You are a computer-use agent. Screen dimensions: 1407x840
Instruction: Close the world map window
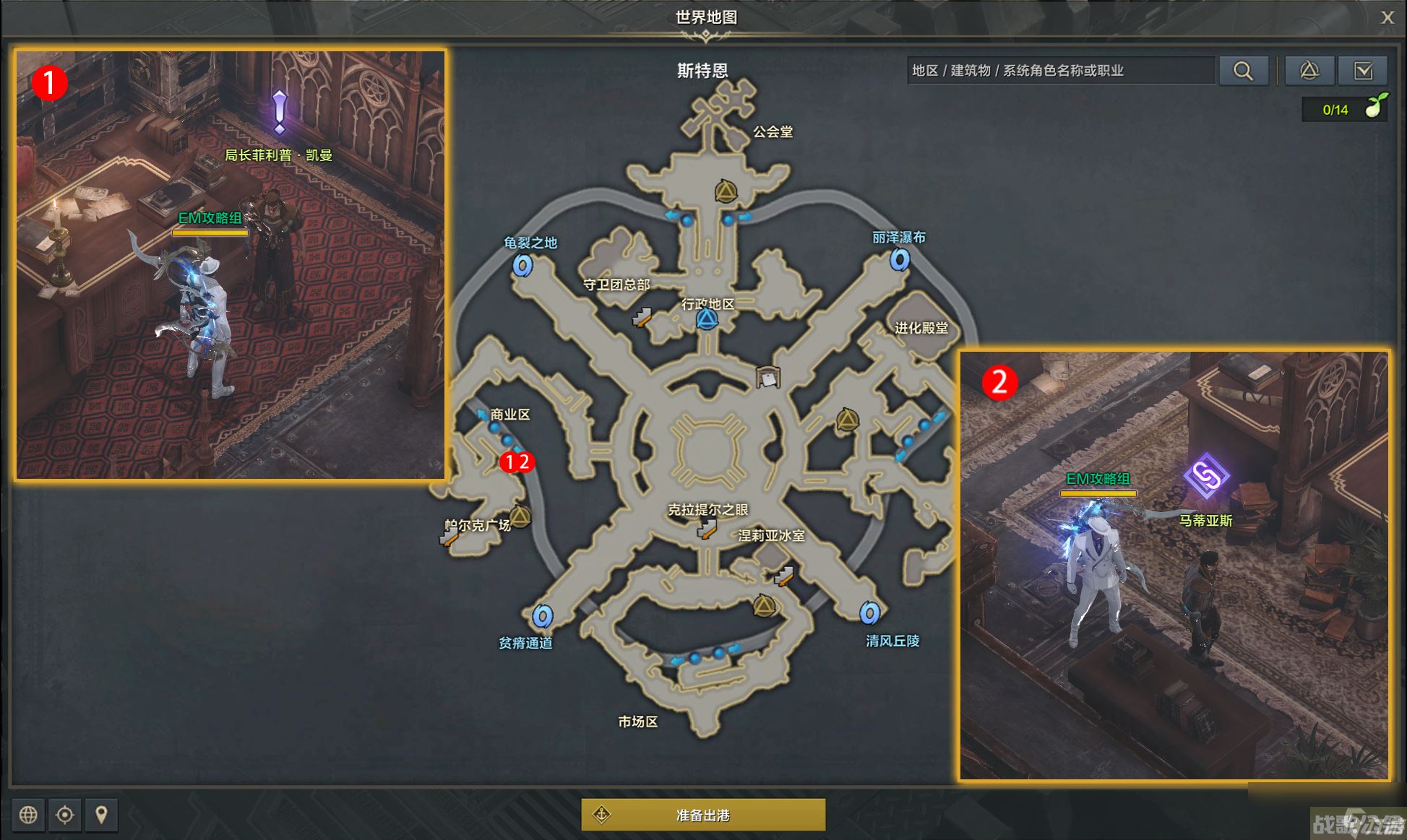1387,18
